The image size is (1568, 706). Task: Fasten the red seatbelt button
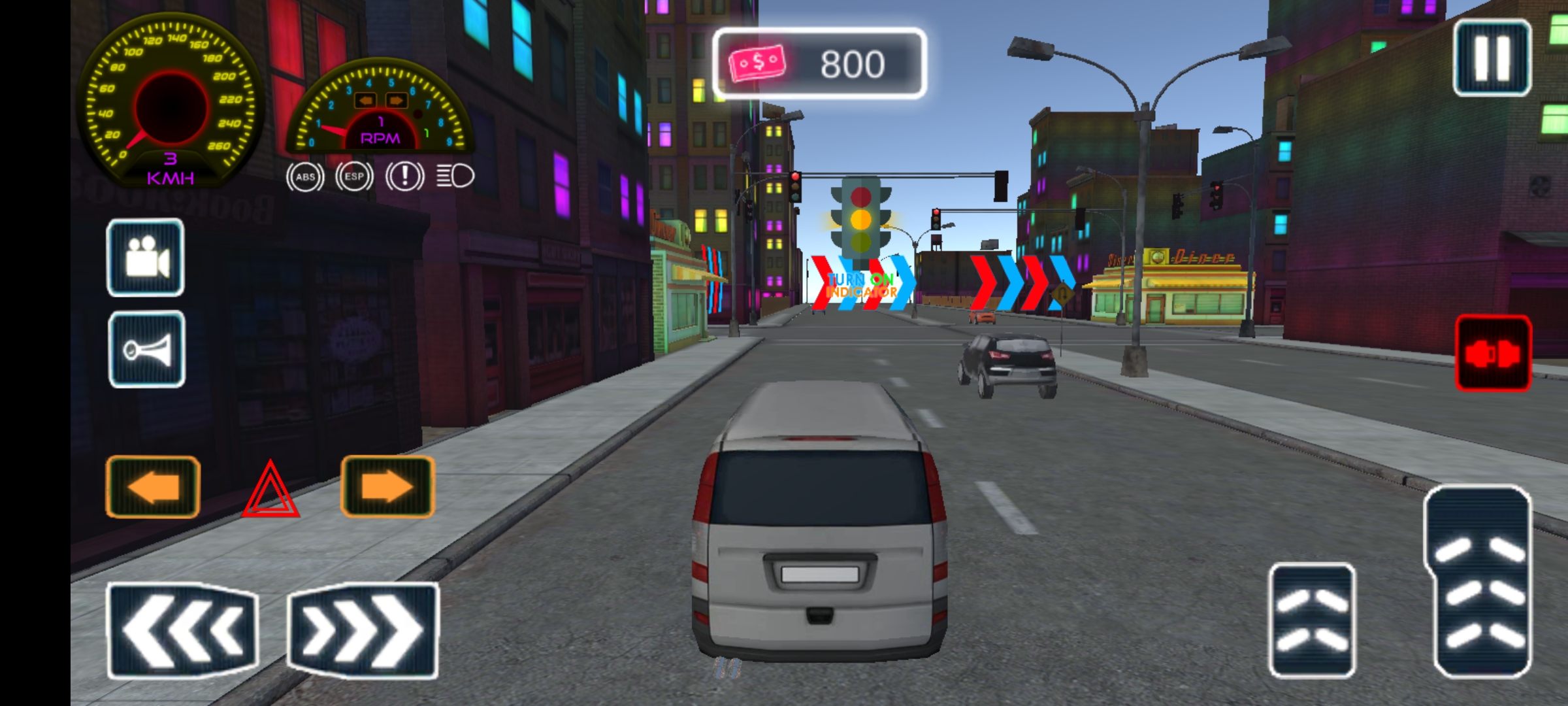[x=1493, y=354]
